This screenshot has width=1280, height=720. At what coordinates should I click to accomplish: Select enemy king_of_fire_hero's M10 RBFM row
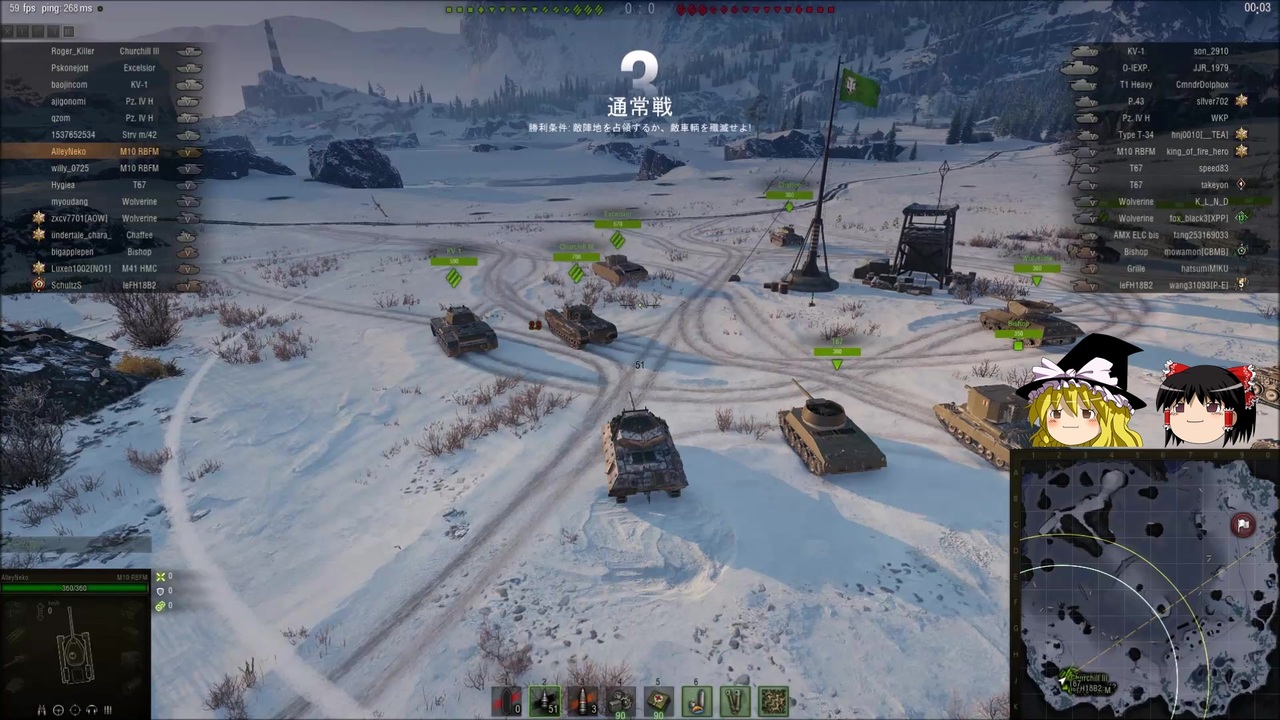coord(1170,152)
